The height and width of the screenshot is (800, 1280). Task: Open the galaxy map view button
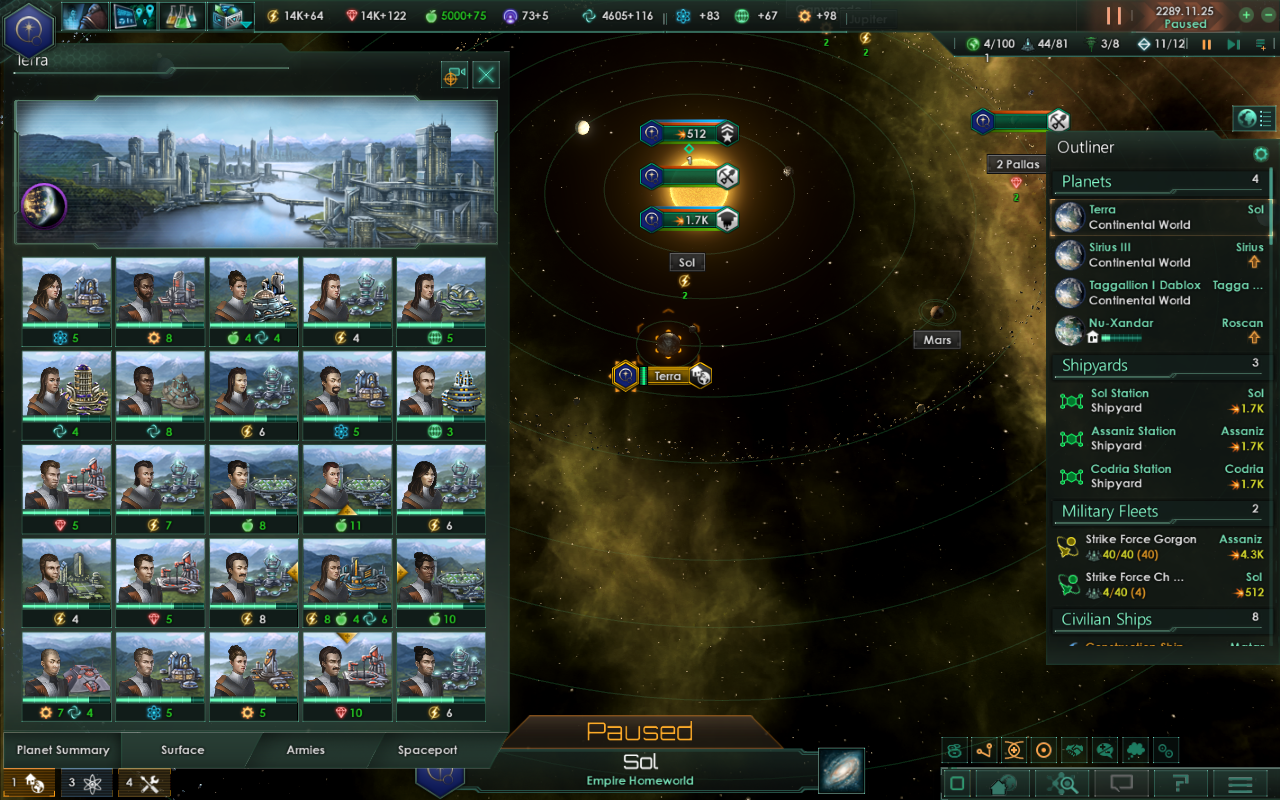[841, 770]
